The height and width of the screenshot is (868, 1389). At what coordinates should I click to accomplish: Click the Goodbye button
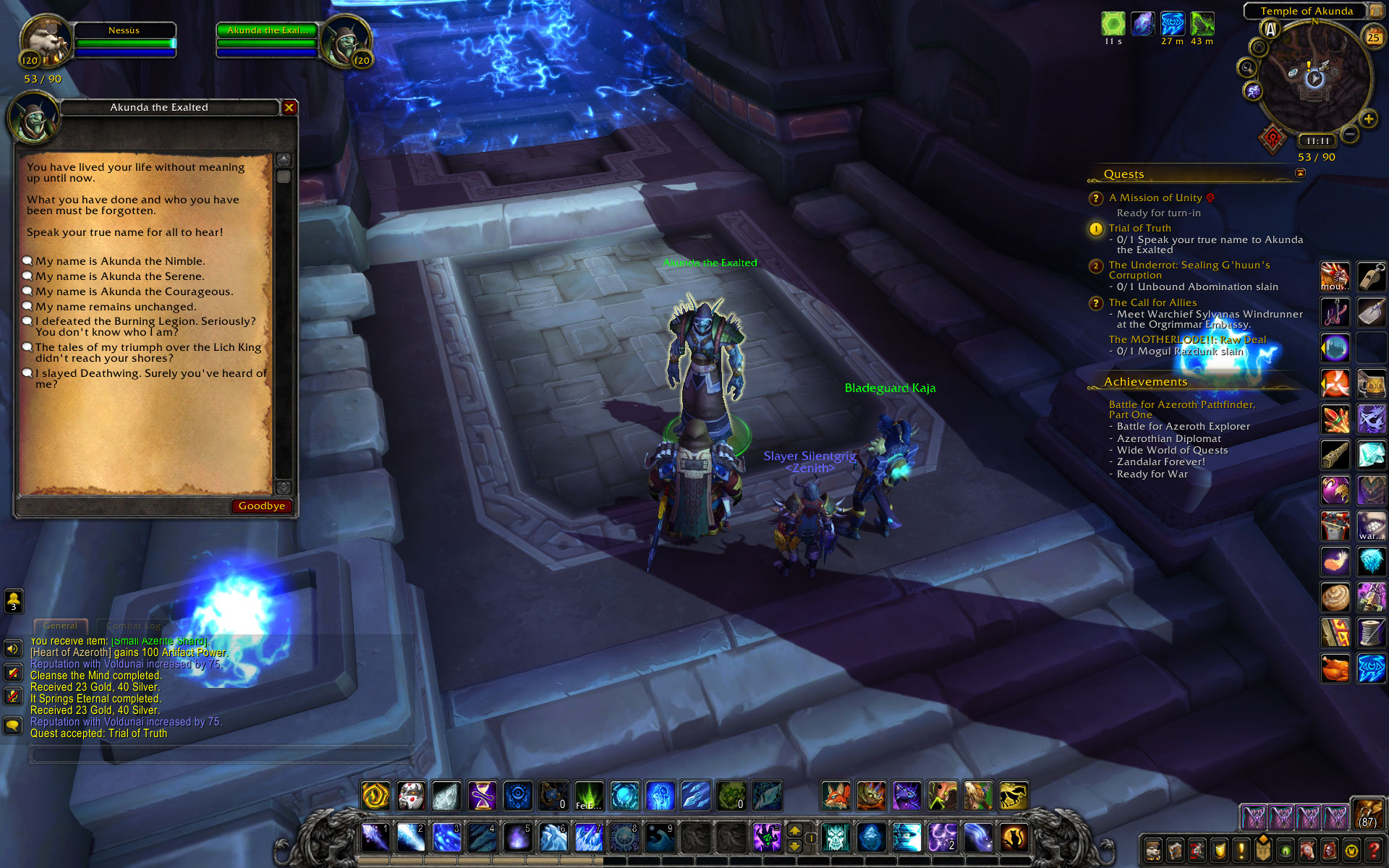tap(261, 506)
